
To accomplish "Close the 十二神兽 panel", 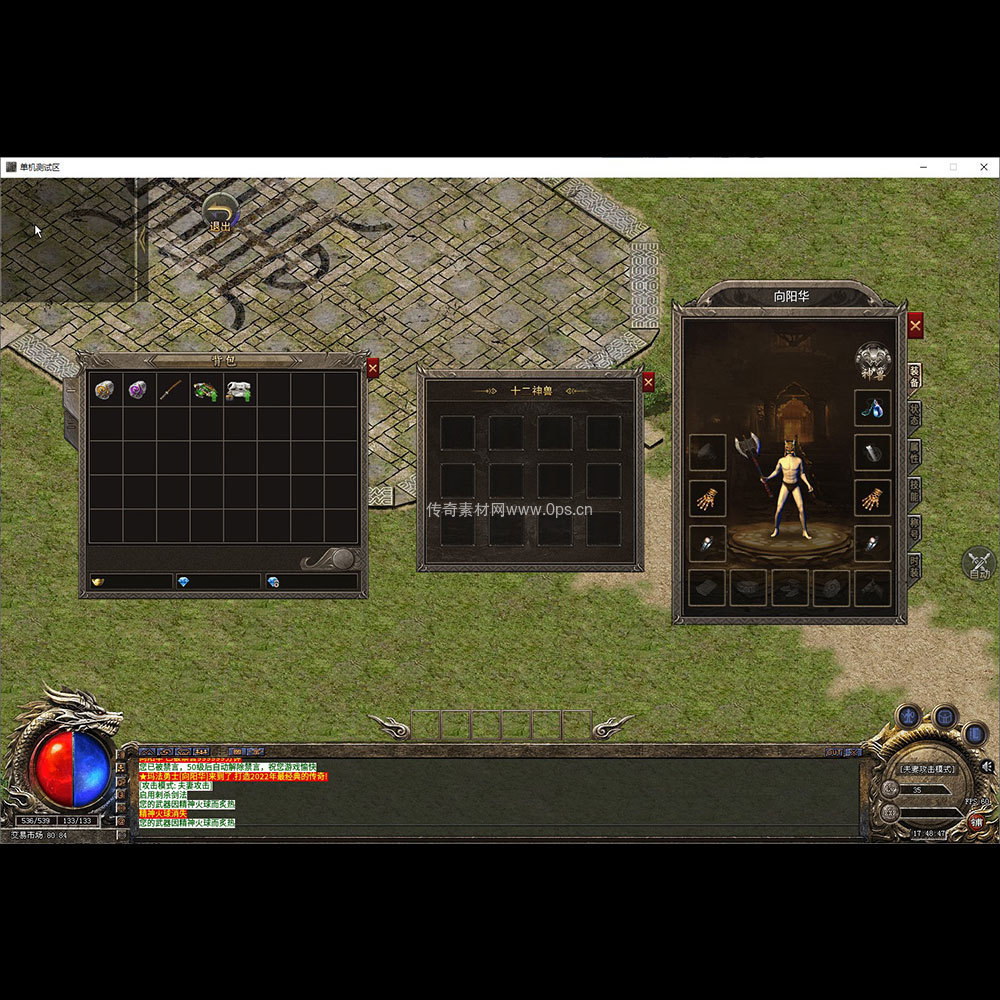I will tap(648, 382).
